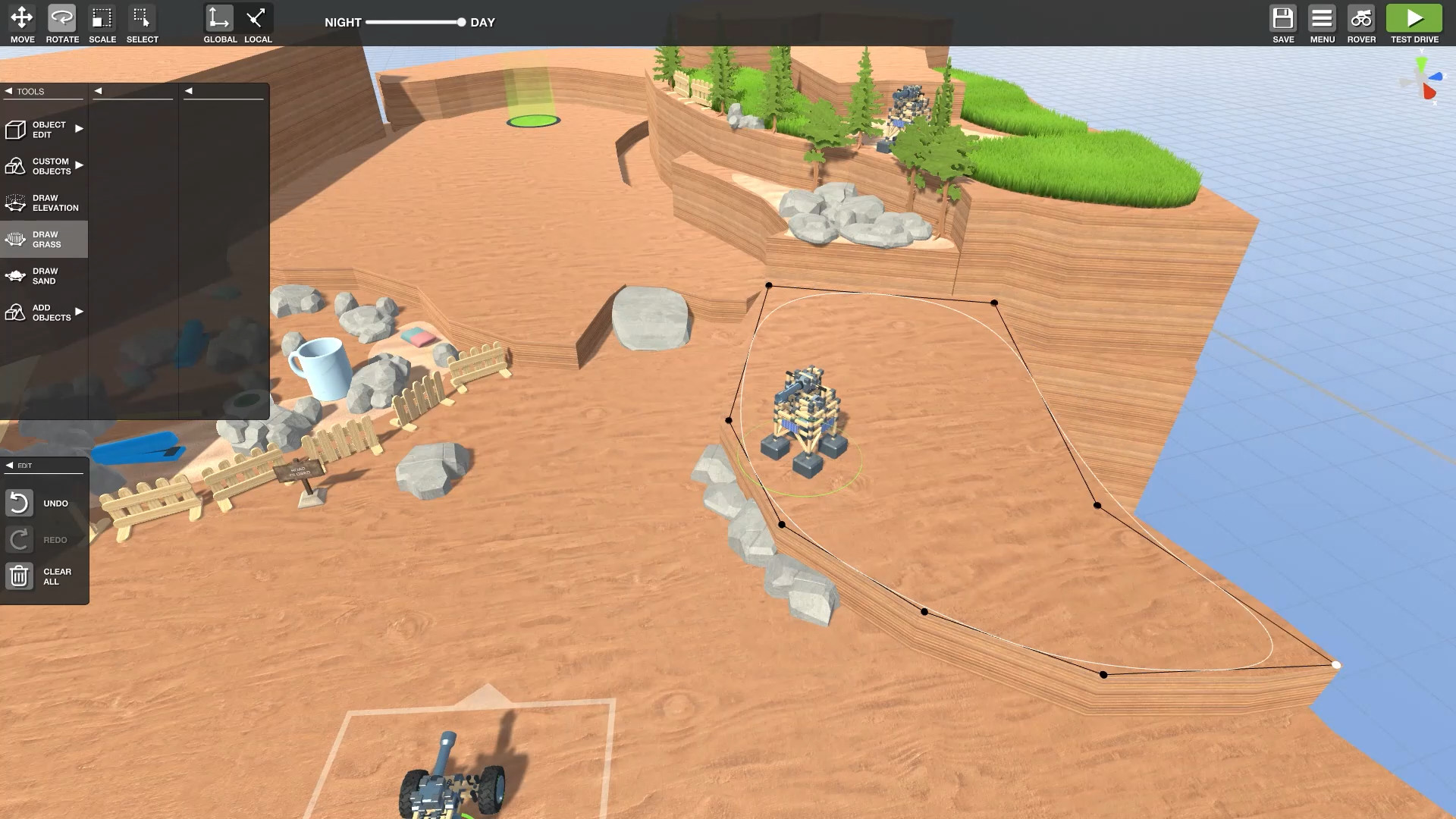1456x819 pixels.
Task: Expand the Object Edit tool options
Action: point(79,129)
